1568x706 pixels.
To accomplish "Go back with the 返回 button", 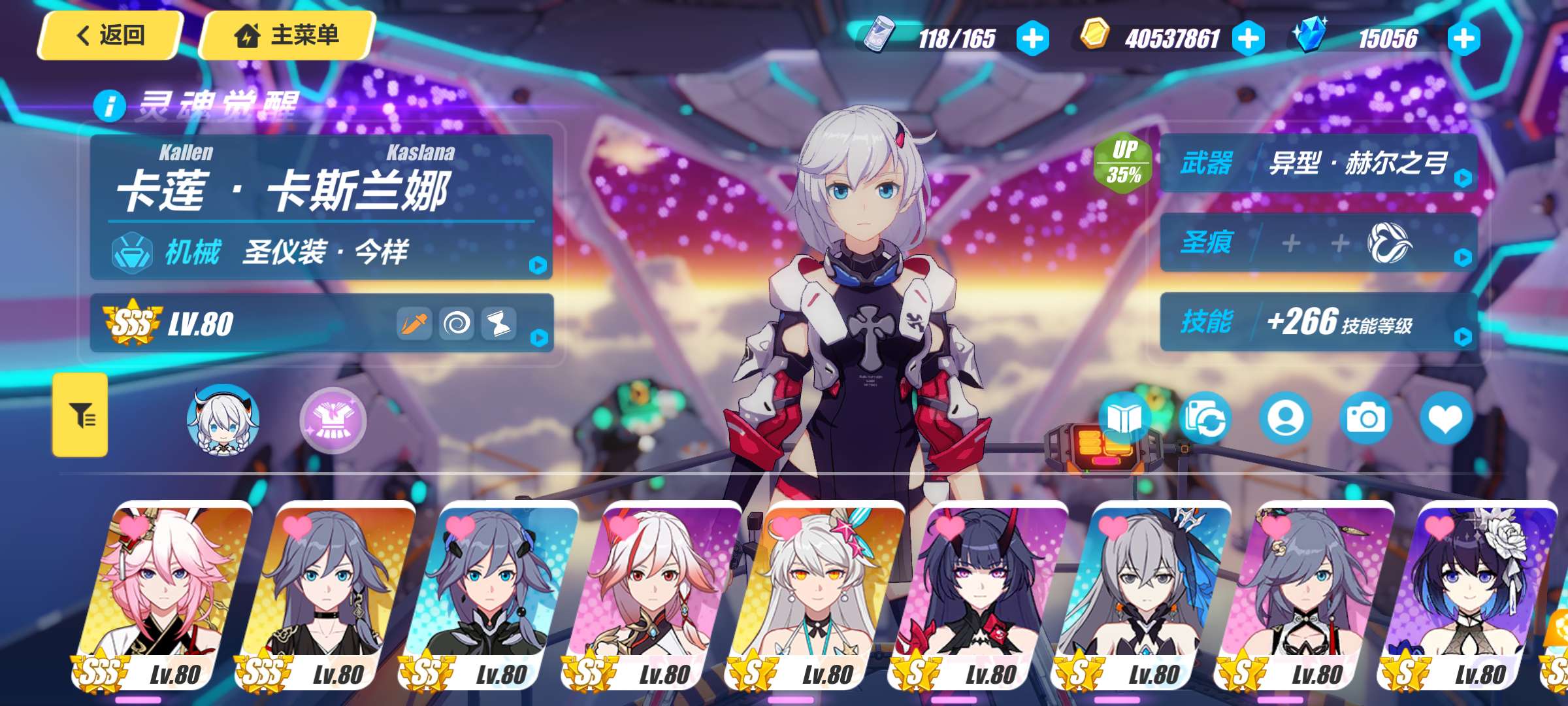I will click(109, 35).
